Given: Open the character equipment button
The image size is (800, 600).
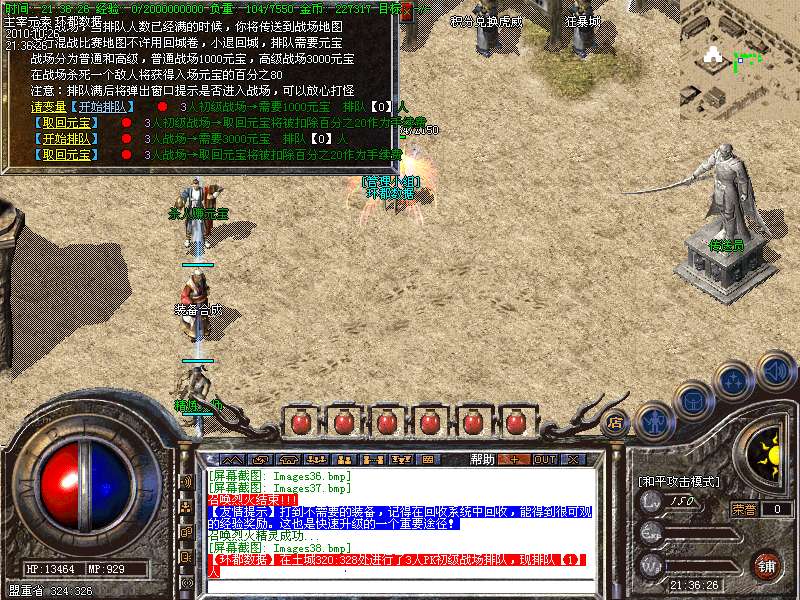Looking at the screenshot, I should click(653, 421).
